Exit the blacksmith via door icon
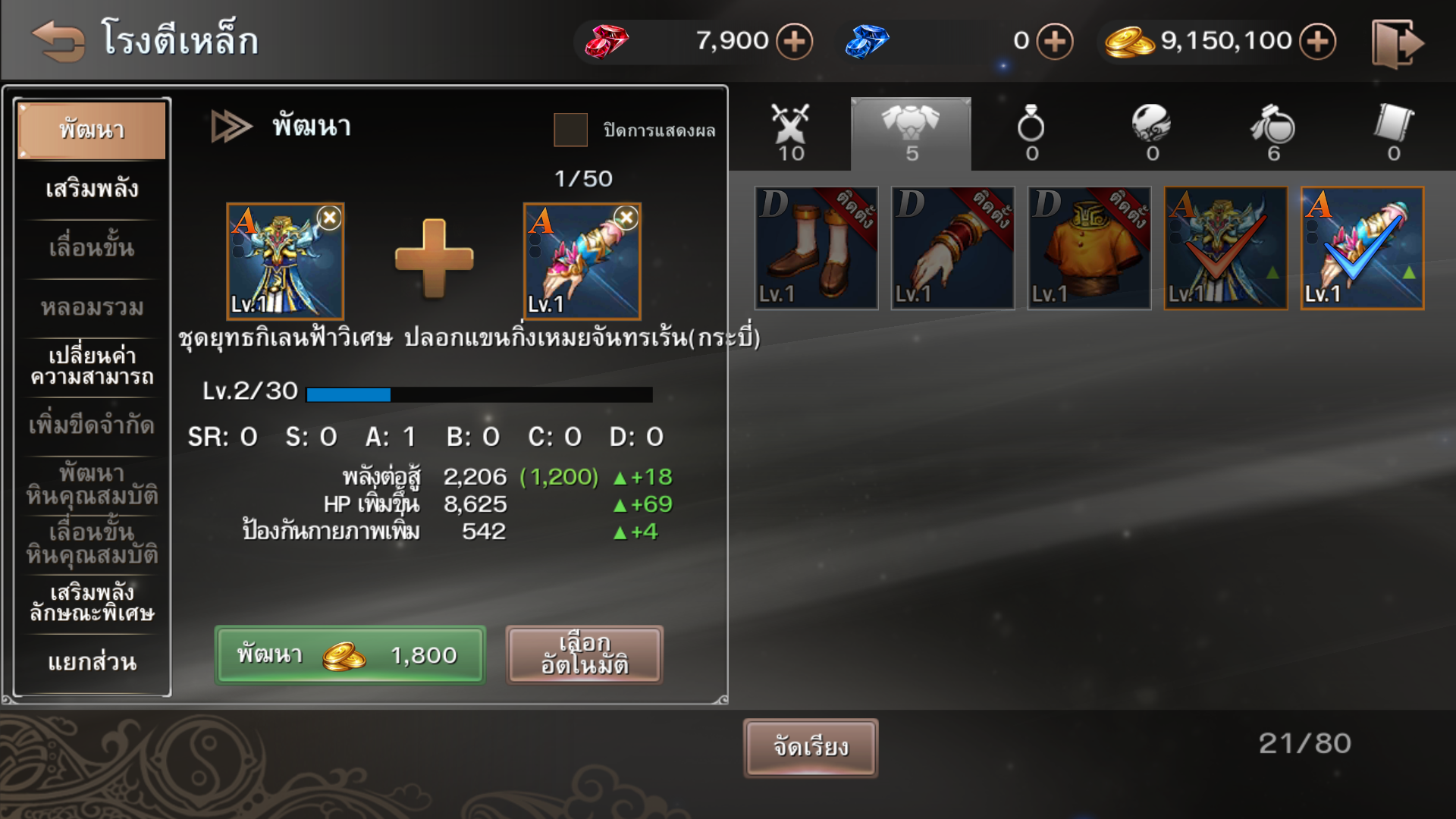Viewport: 1456px width, 819px height. tap(1397, 43)
